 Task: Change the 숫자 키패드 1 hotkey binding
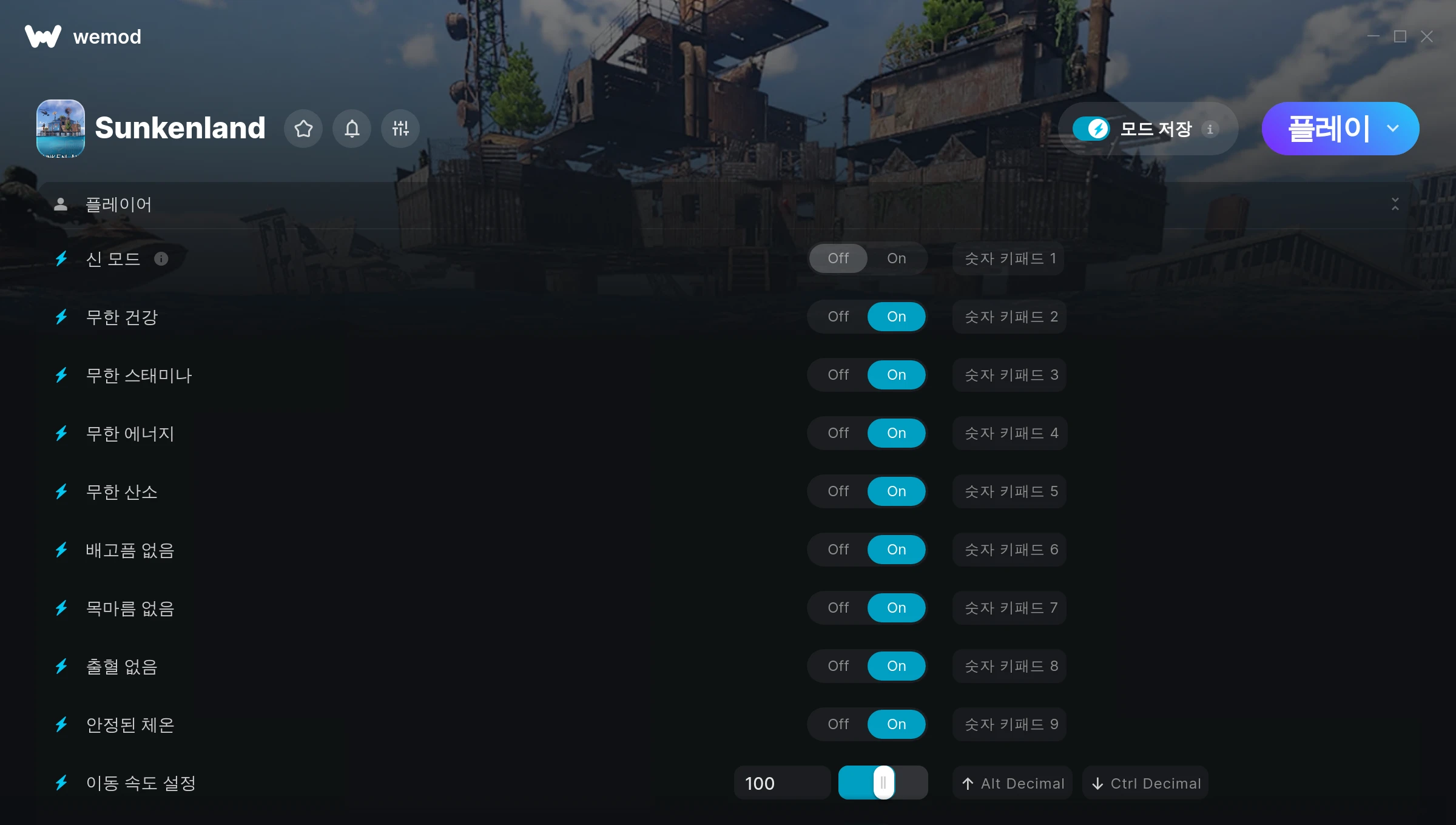(x=1009, y=258)
